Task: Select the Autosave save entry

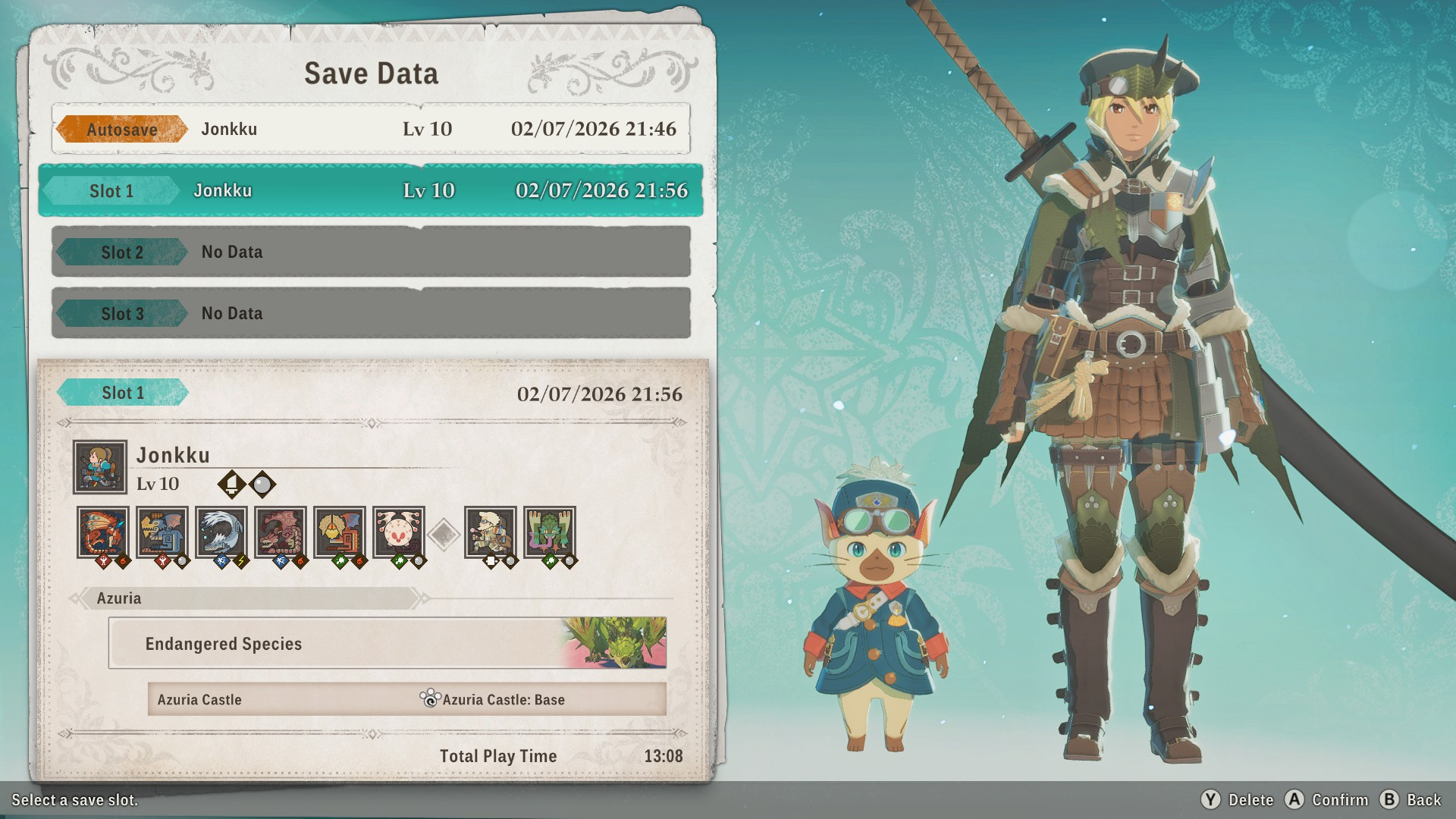Action: pos(371,129)
